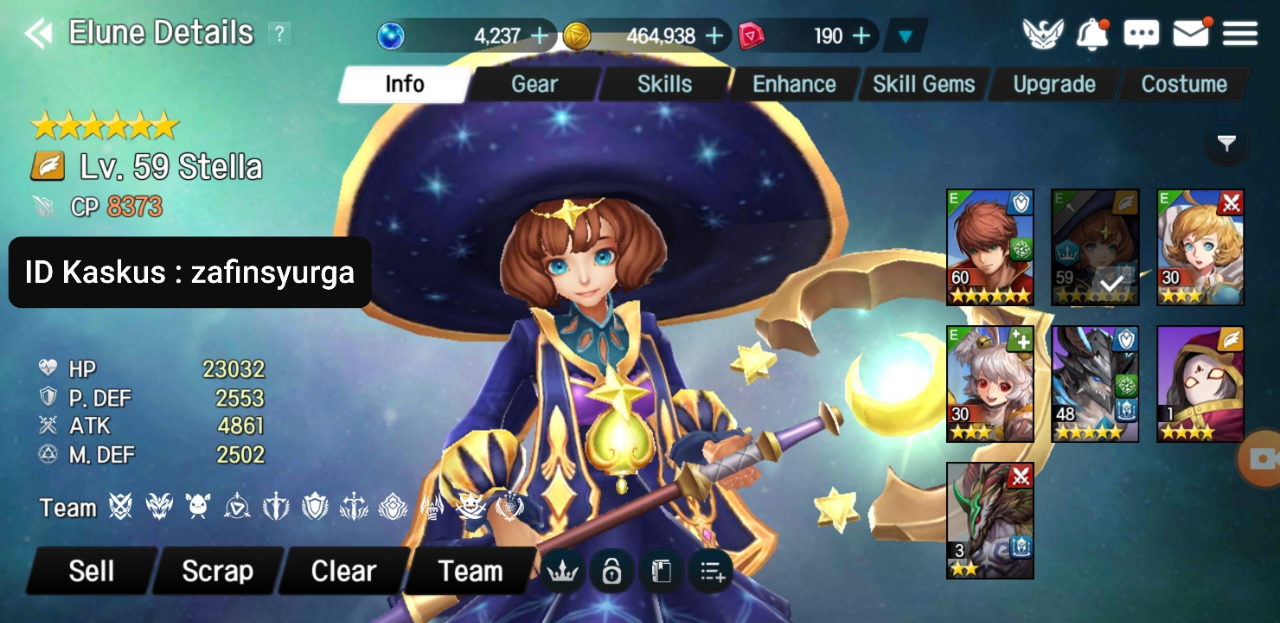Add more red gems with plus
The image size is (1280, 623).
[x=862, y=36]
